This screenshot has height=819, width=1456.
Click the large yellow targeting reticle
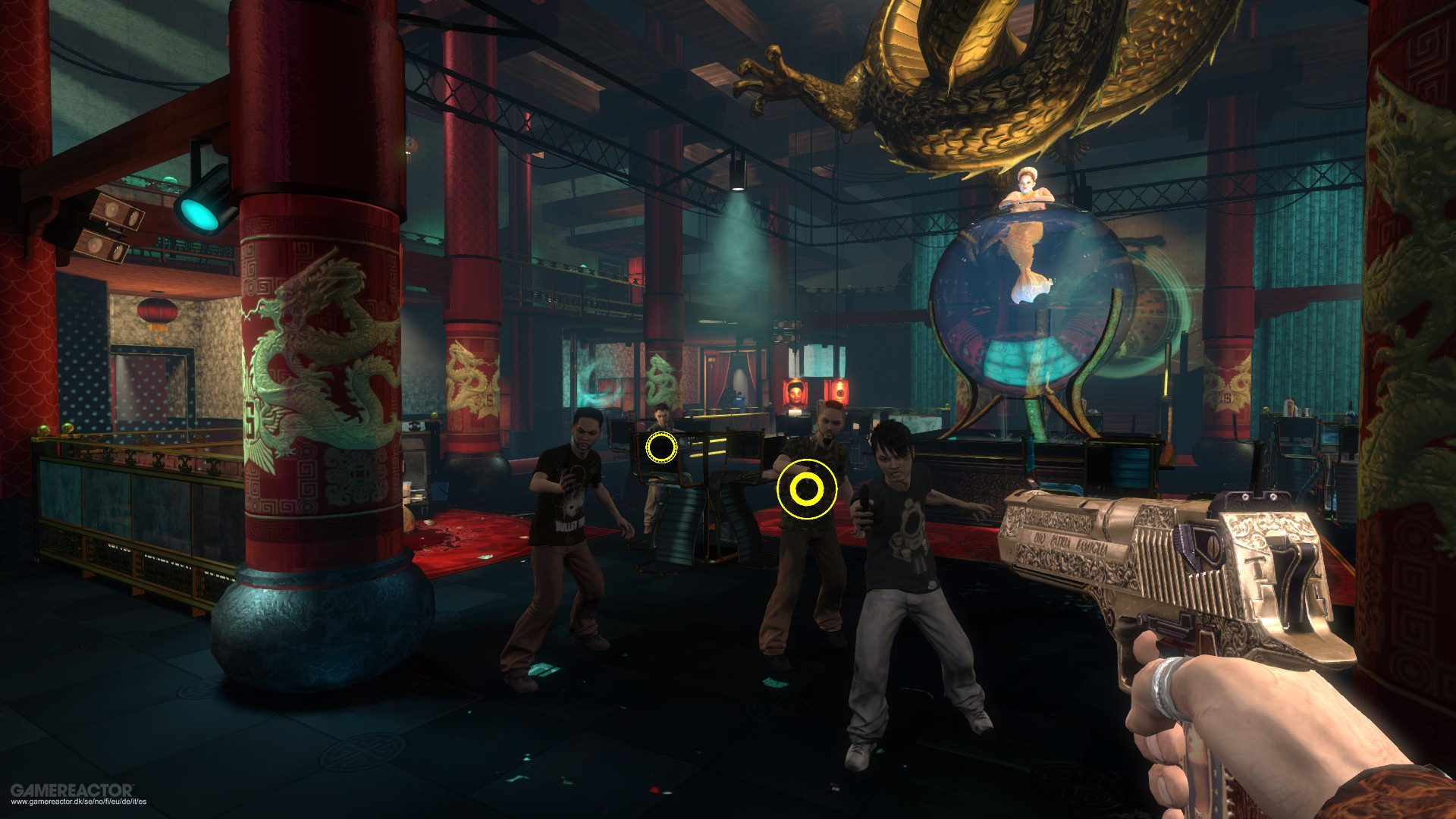click(x=806, y=489)
